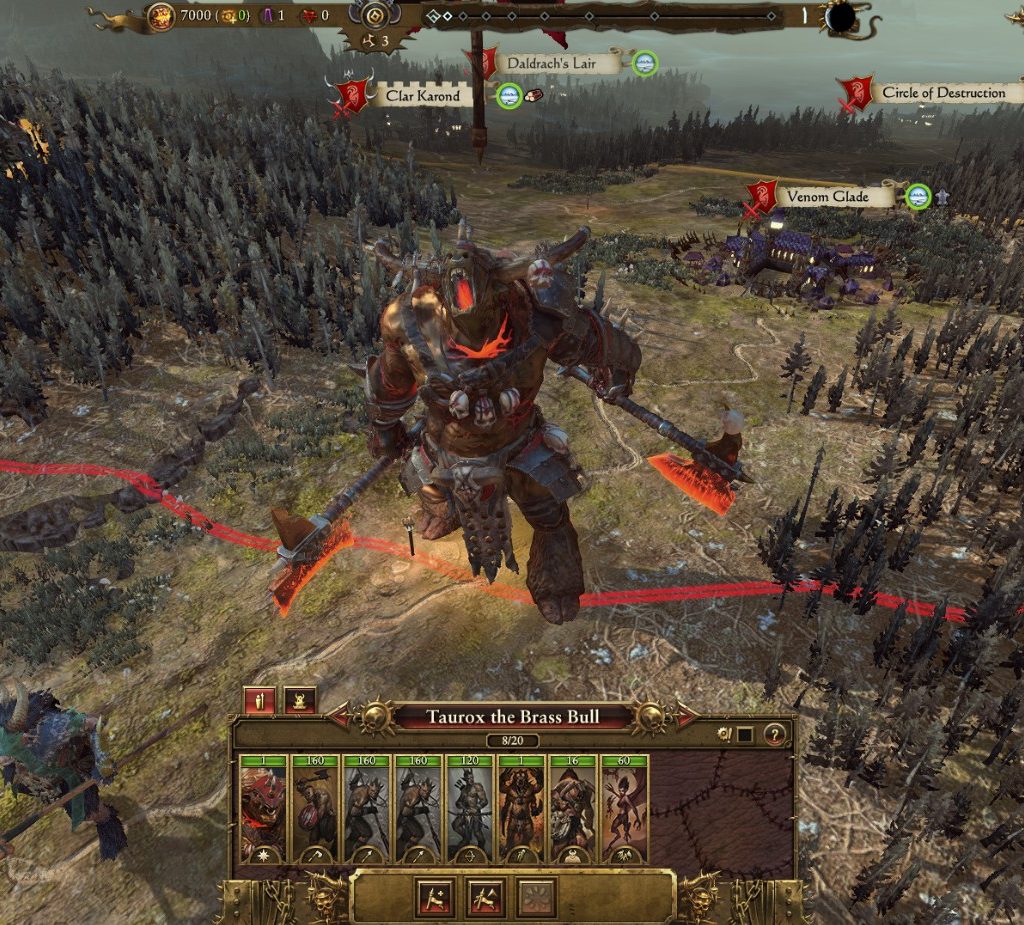Click the recruit units button

[436, 897]
